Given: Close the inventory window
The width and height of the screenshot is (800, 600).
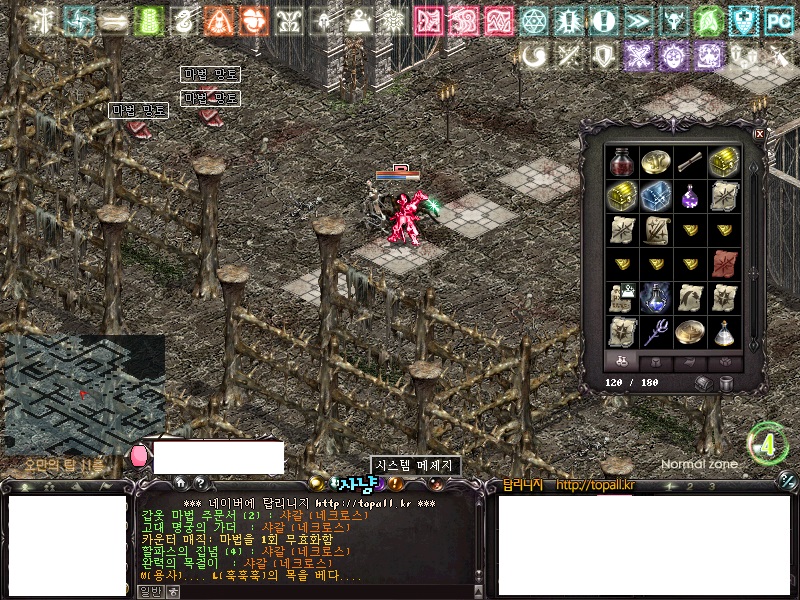Looking at the screenshot, I should click(x=759, y=133).
